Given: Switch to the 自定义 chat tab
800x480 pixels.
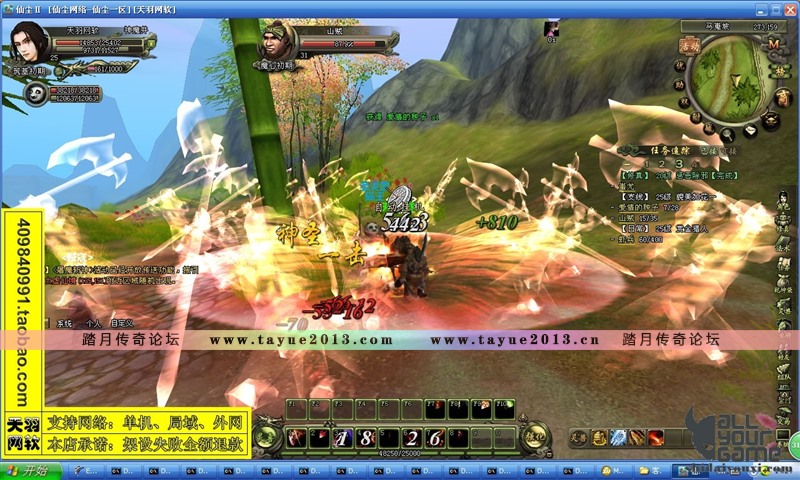Looking at the screenshot, I should 122,324.
